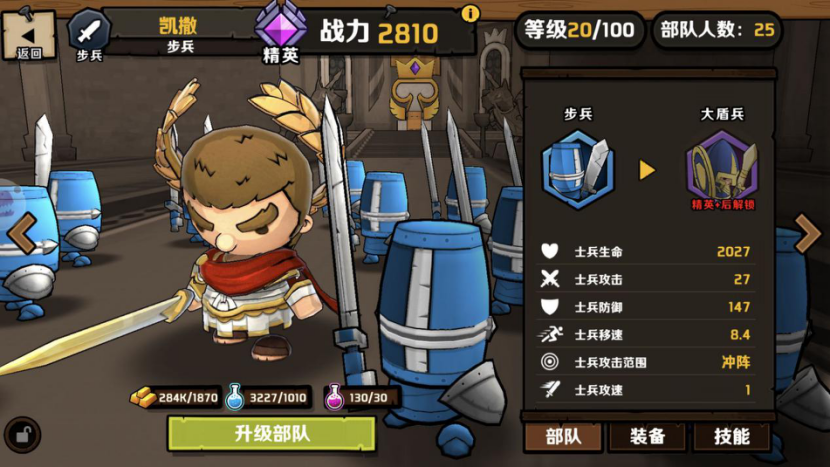Show the previous hero with left arrow
Viewport: 830px width, 467px height.
tap(21, 234)
